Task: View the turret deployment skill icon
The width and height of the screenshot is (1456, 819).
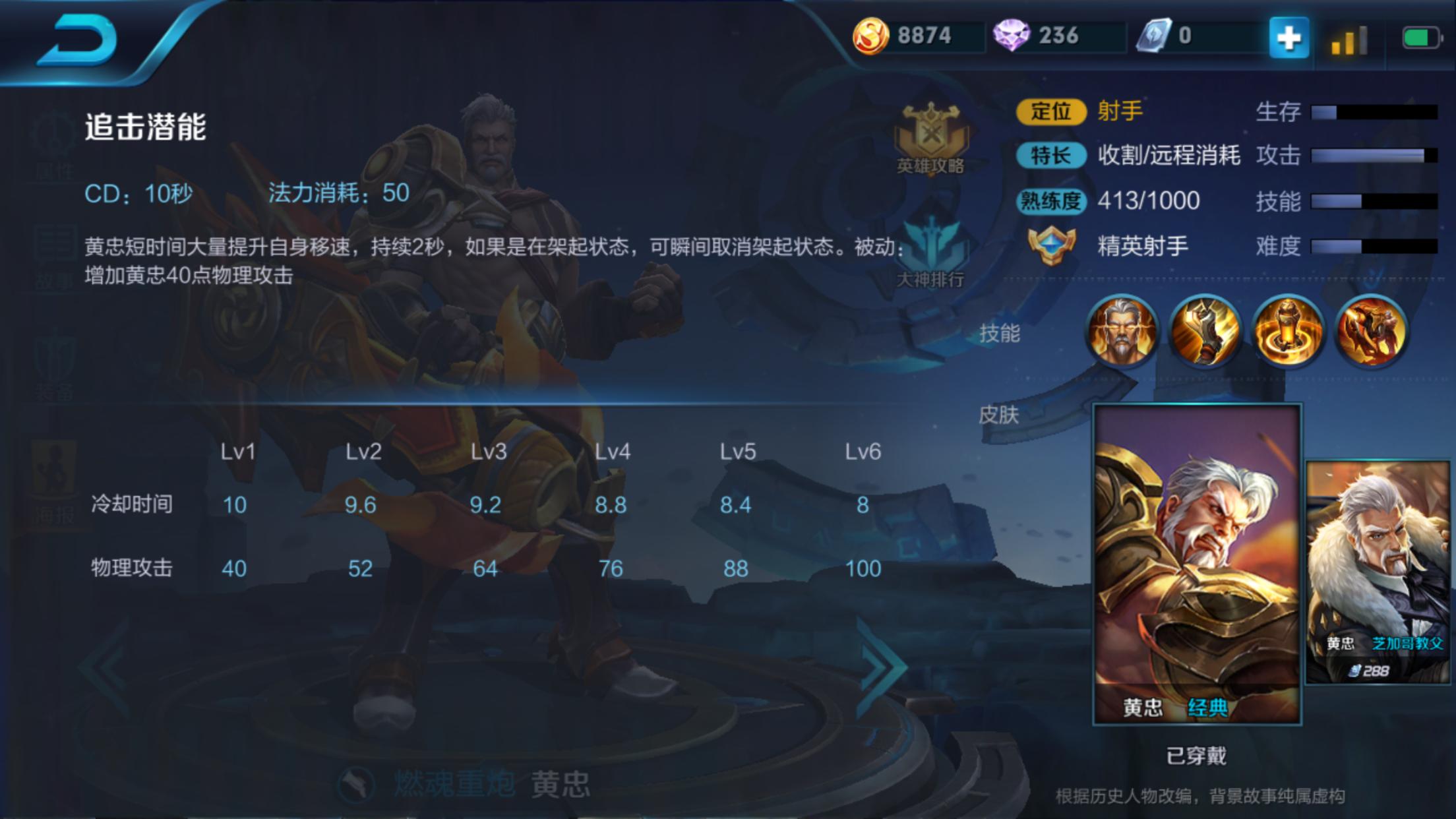Action: click(1287, 330)
